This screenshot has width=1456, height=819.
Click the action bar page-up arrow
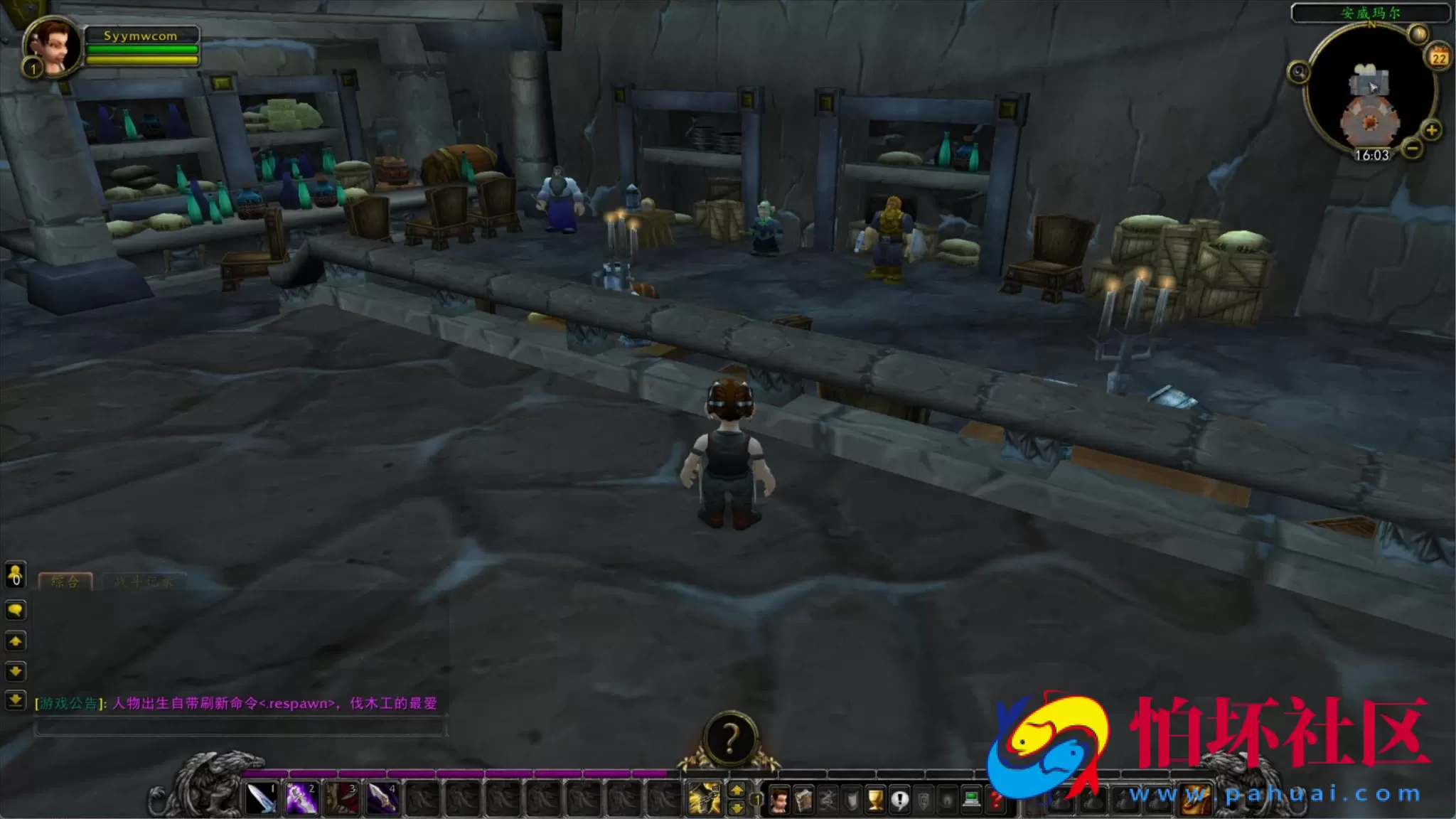point(737,791)
